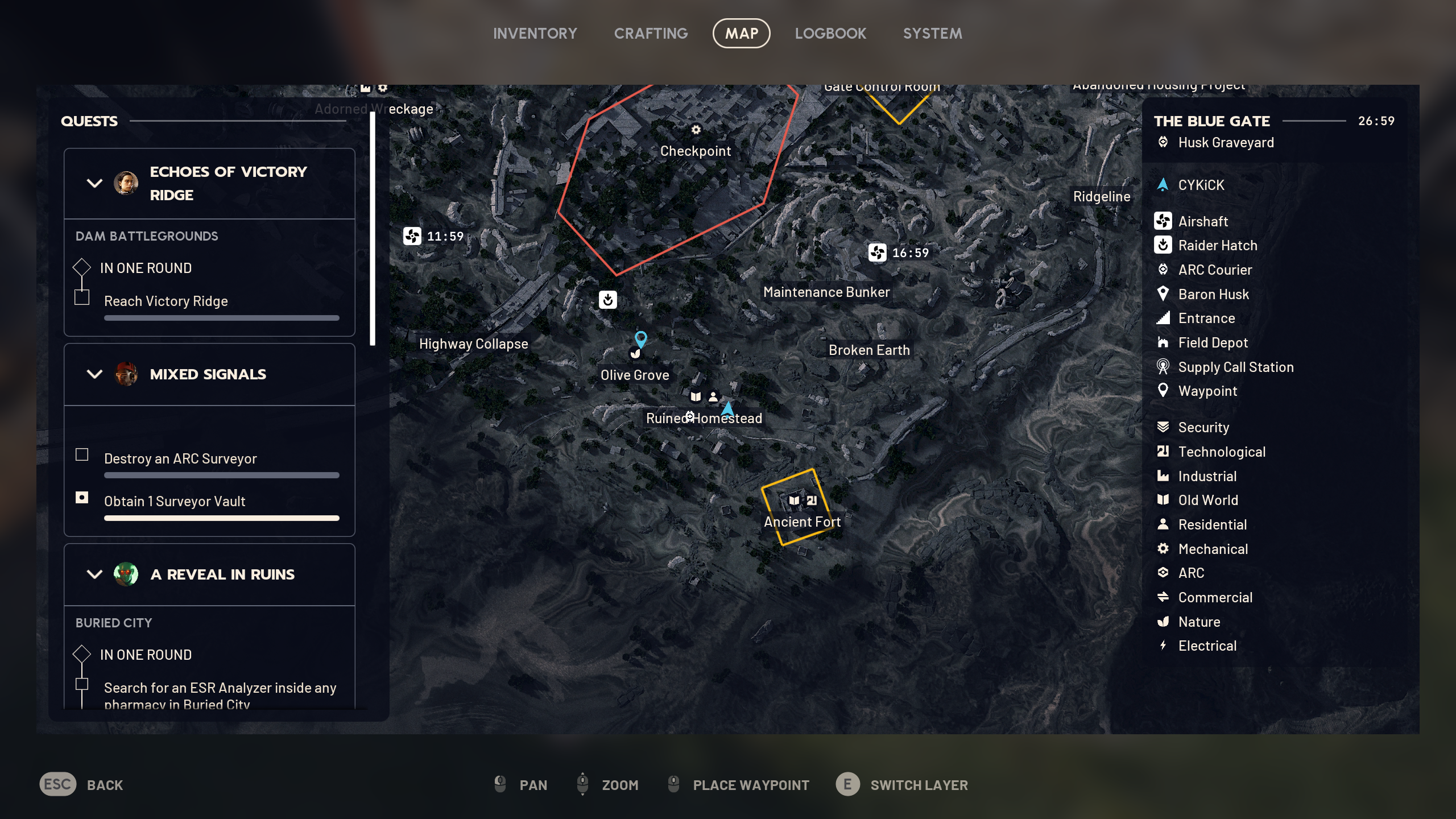Select the Baron Husk legend icon
Viewport: 1456px width, 819px height.
[x=1164, y=294]
